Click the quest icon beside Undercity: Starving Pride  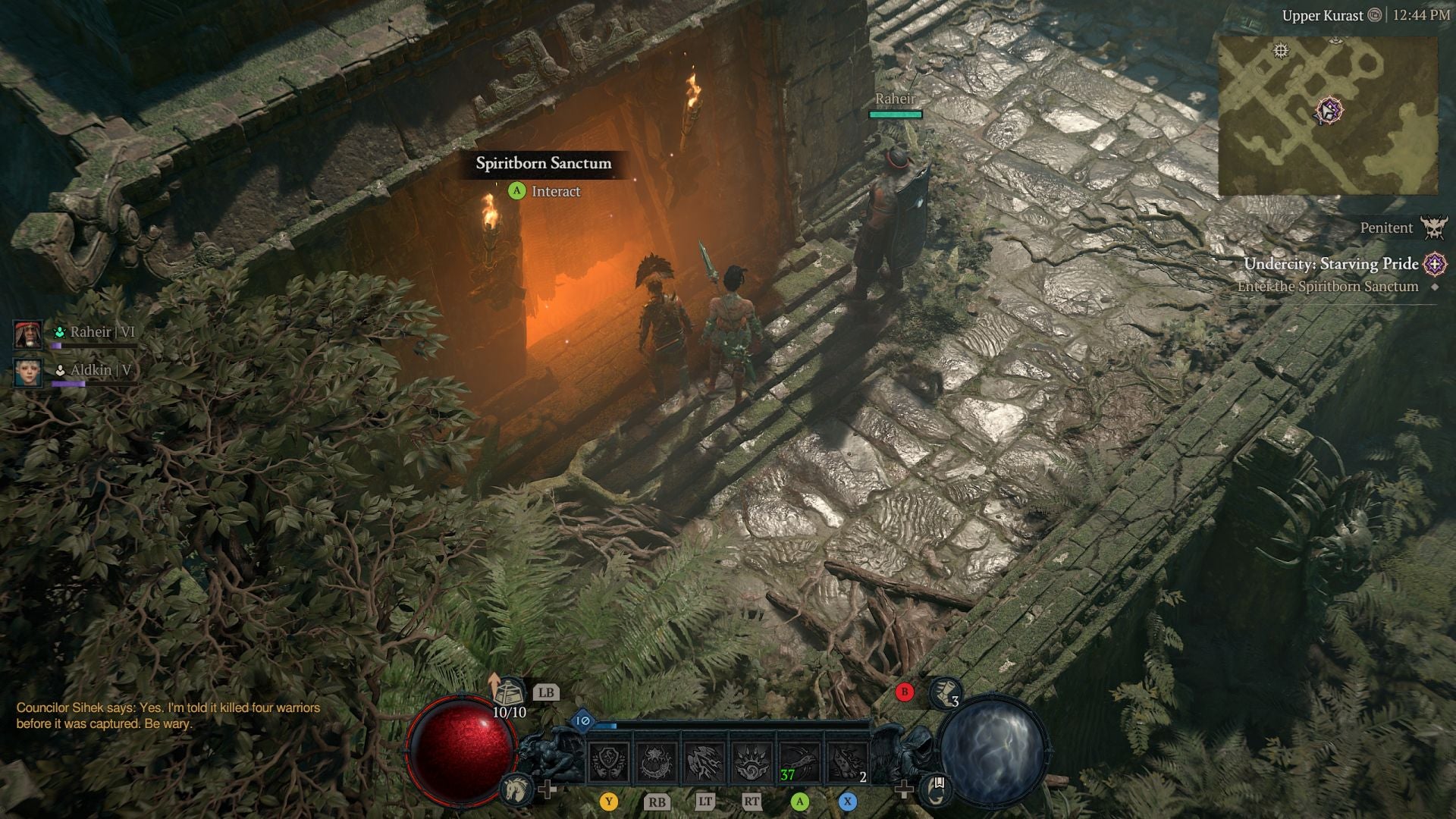[x=1433, y=265]
